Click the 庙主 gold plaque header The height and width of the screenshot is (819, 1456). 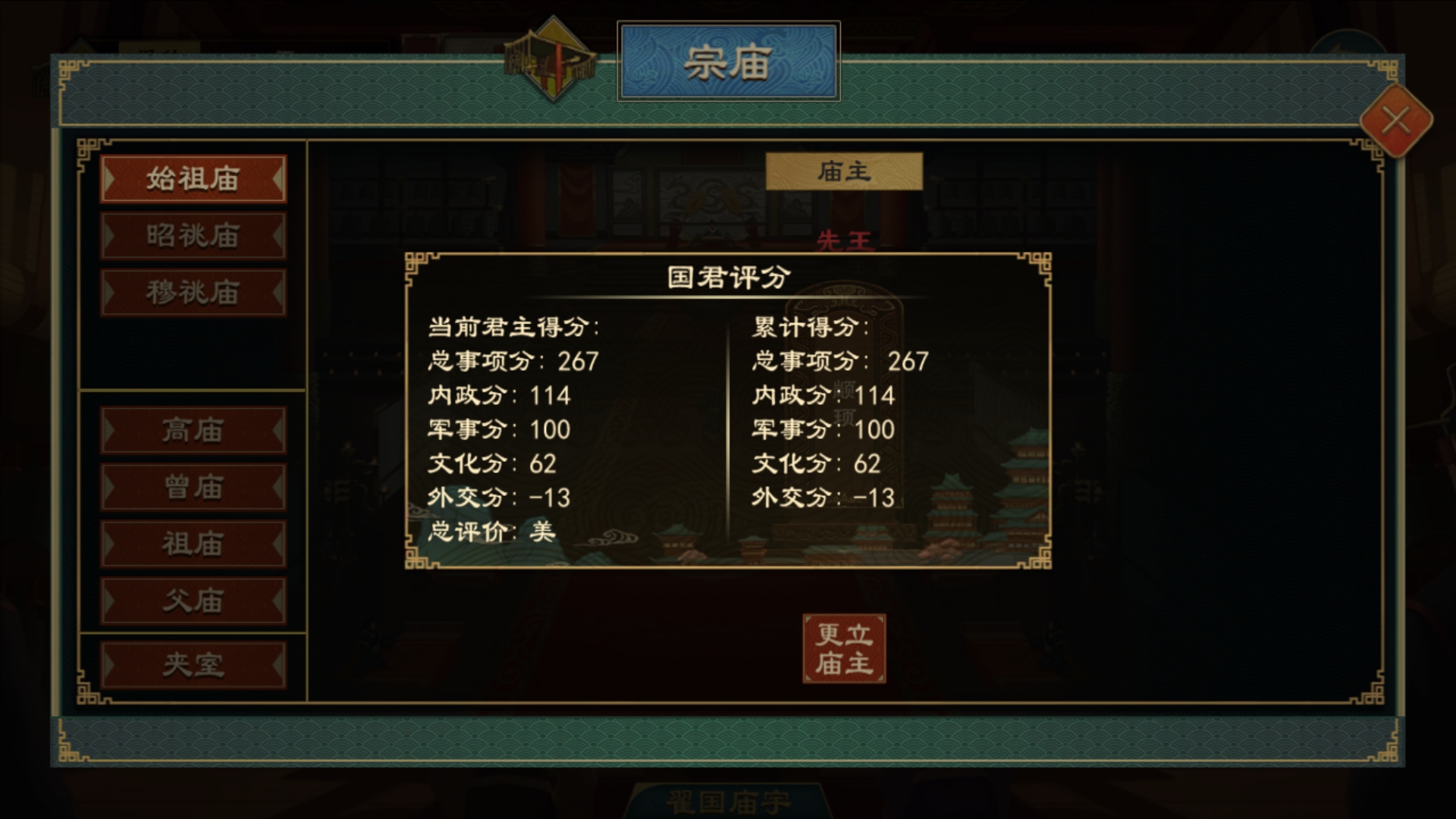pos(846,171)
